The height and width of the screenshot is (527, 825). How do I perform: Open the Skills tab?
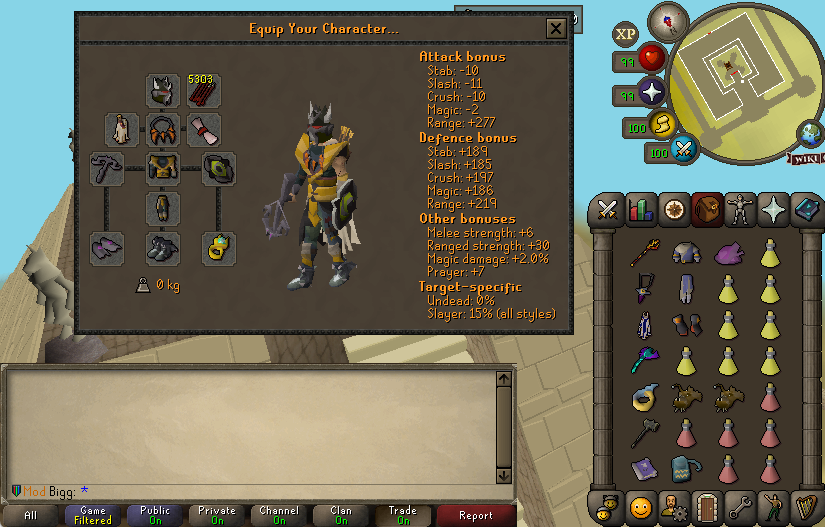pyautogui.click(x=639, y=210)
